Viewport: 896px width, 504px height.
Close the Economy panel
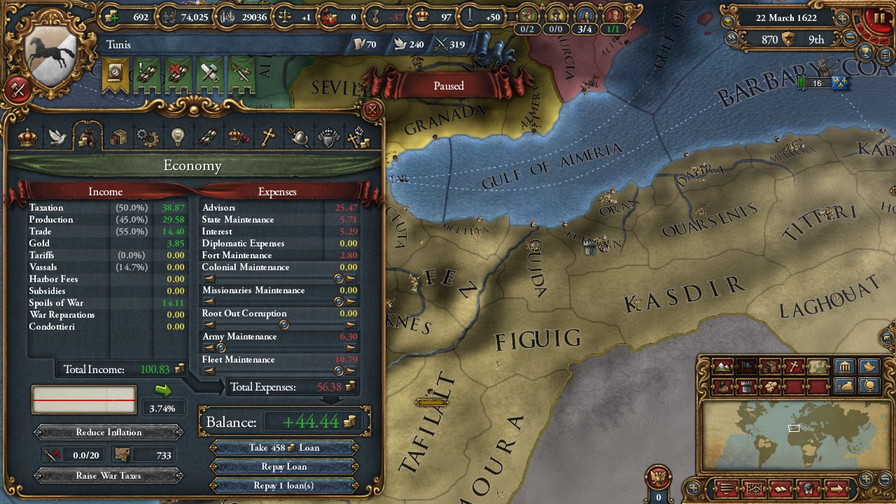tap(372, 109)
